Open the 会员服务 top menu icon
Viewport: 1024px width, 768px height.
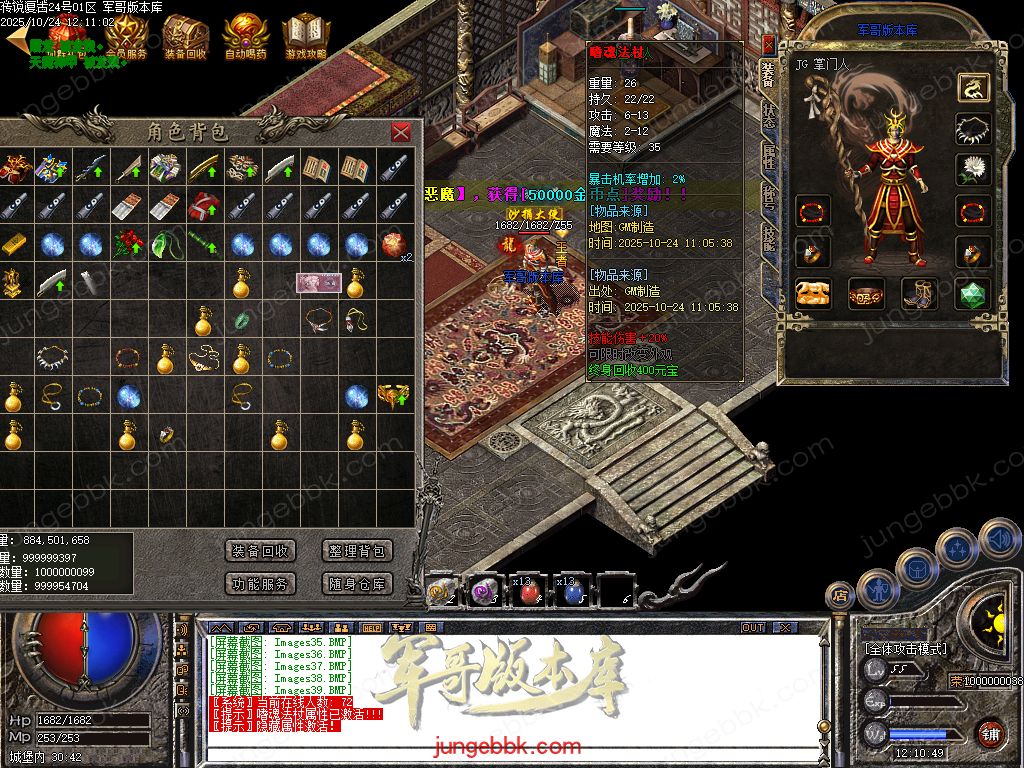click(127, 38)
